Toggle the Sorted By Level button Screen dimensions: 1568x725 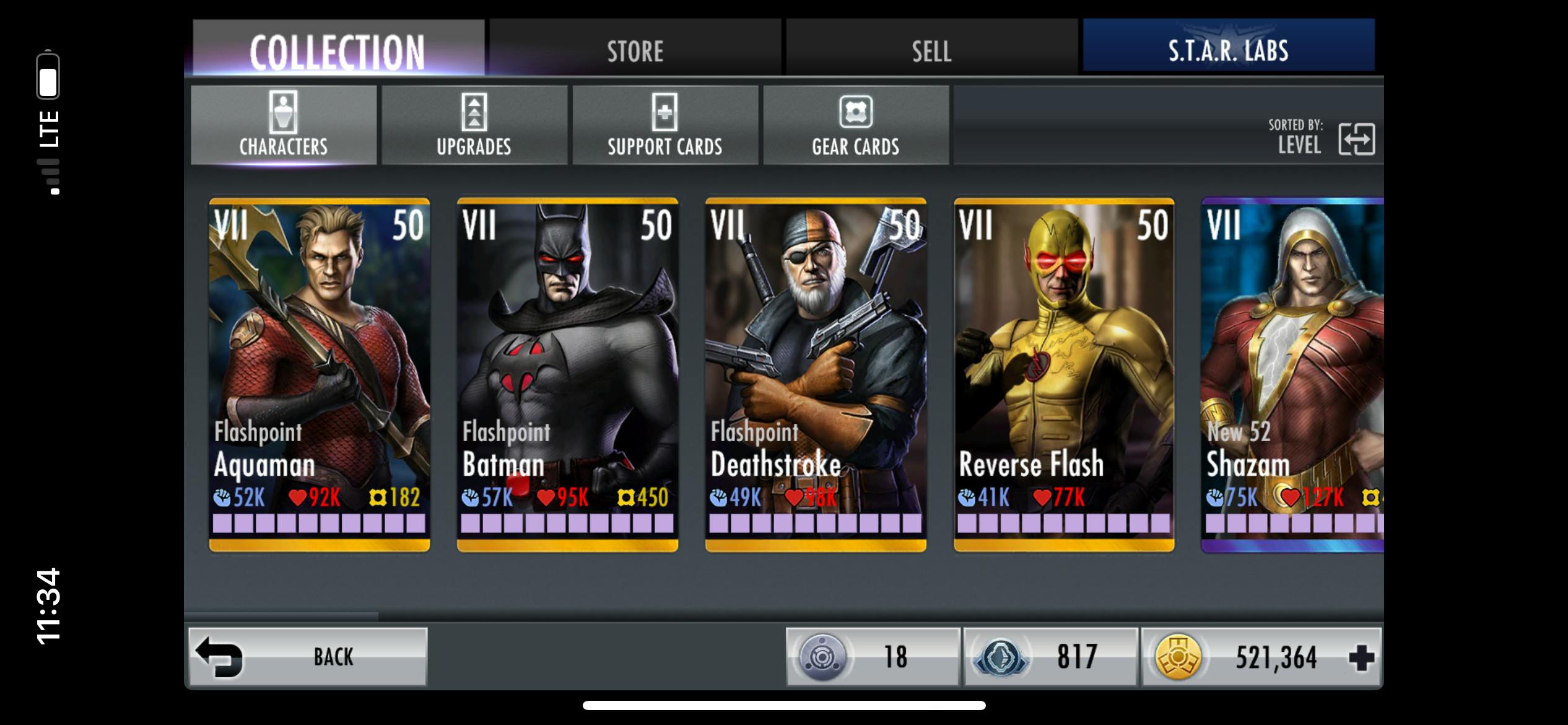click(1356, 139)
